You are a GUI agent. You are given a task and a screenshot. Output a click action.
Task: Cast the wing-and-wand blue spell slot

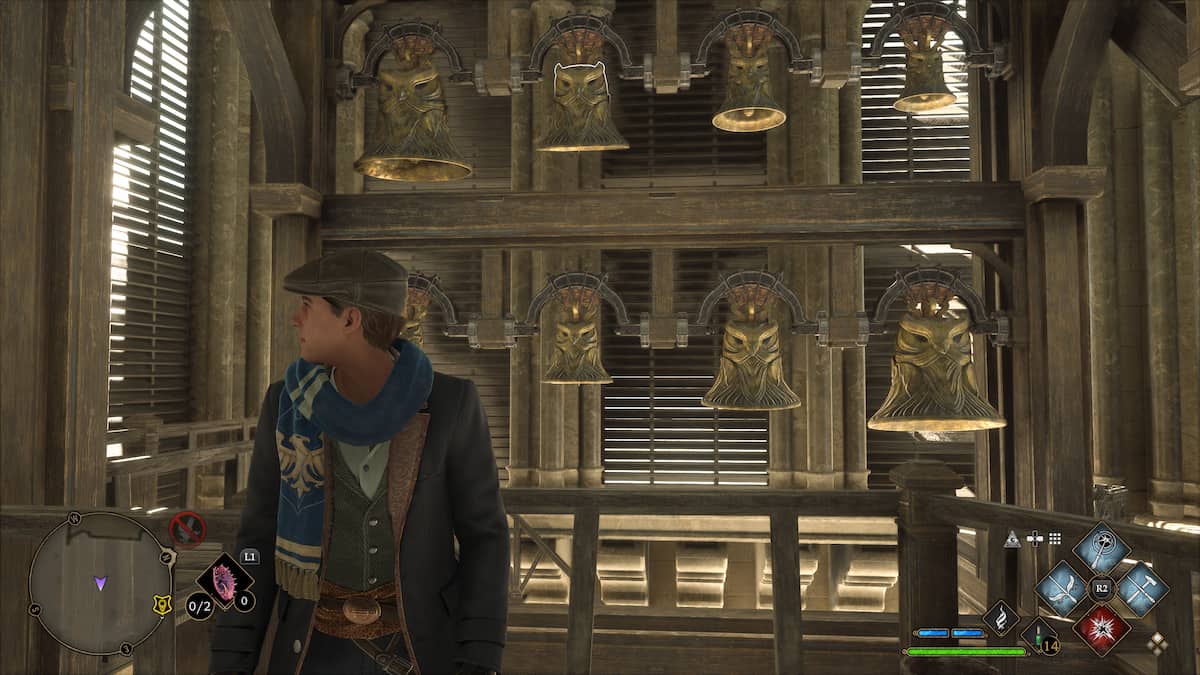pos(1061,588)
